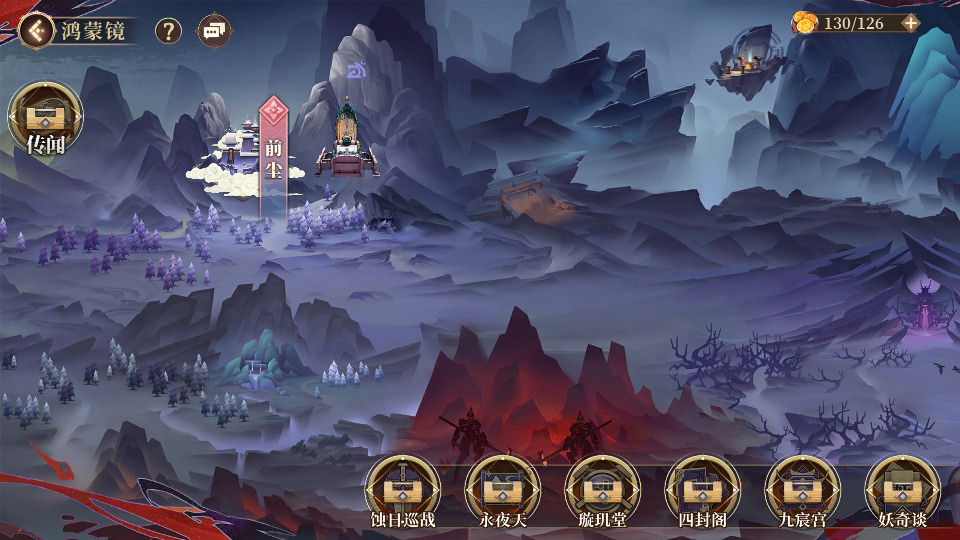Open the 传闻 rumors menu
The width and height of the screenshot is (960, 540).
click(46, 118)
